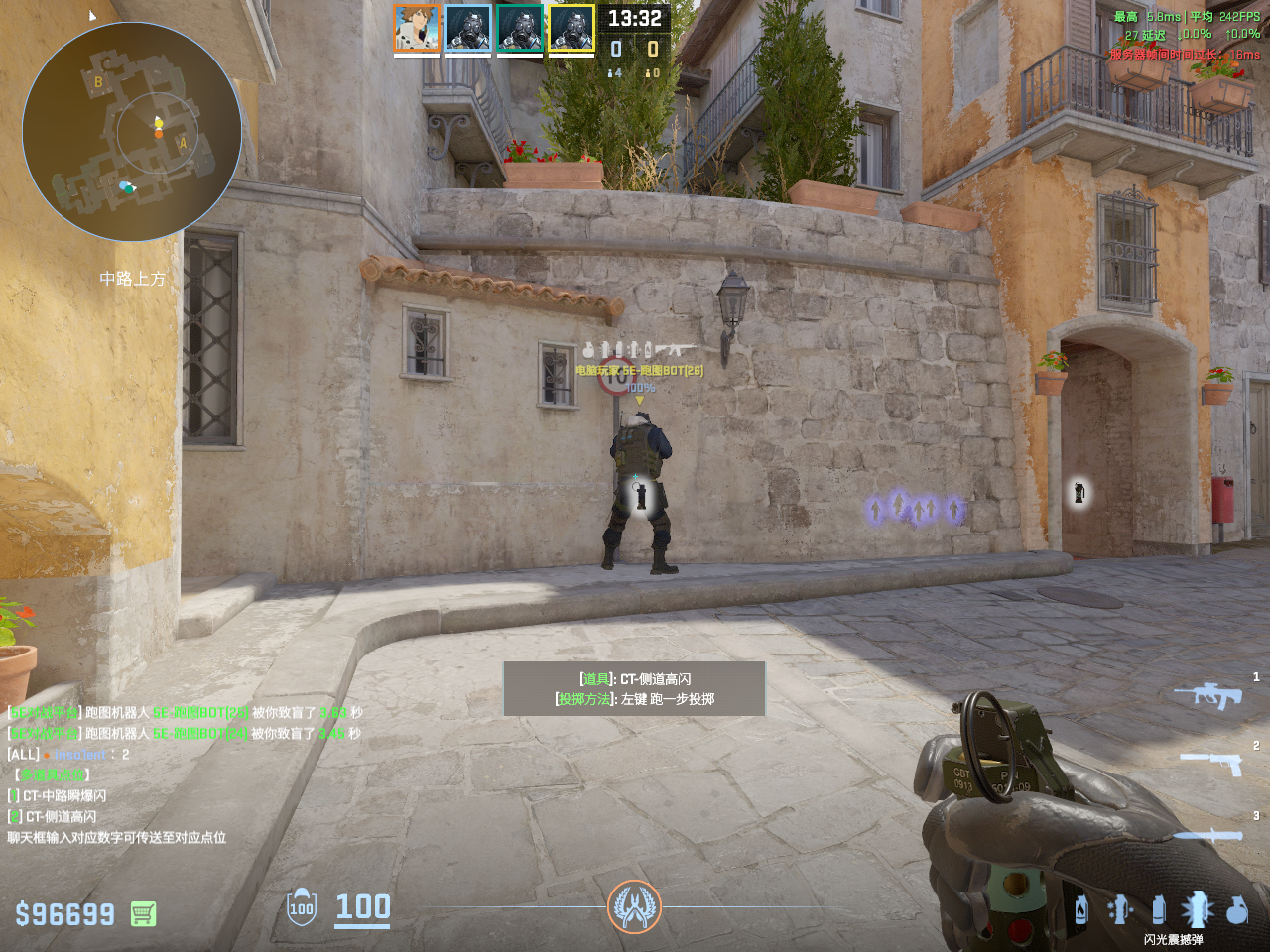
Task: Choose the HE grenade icon
Action: click(x=1237, y=909)
